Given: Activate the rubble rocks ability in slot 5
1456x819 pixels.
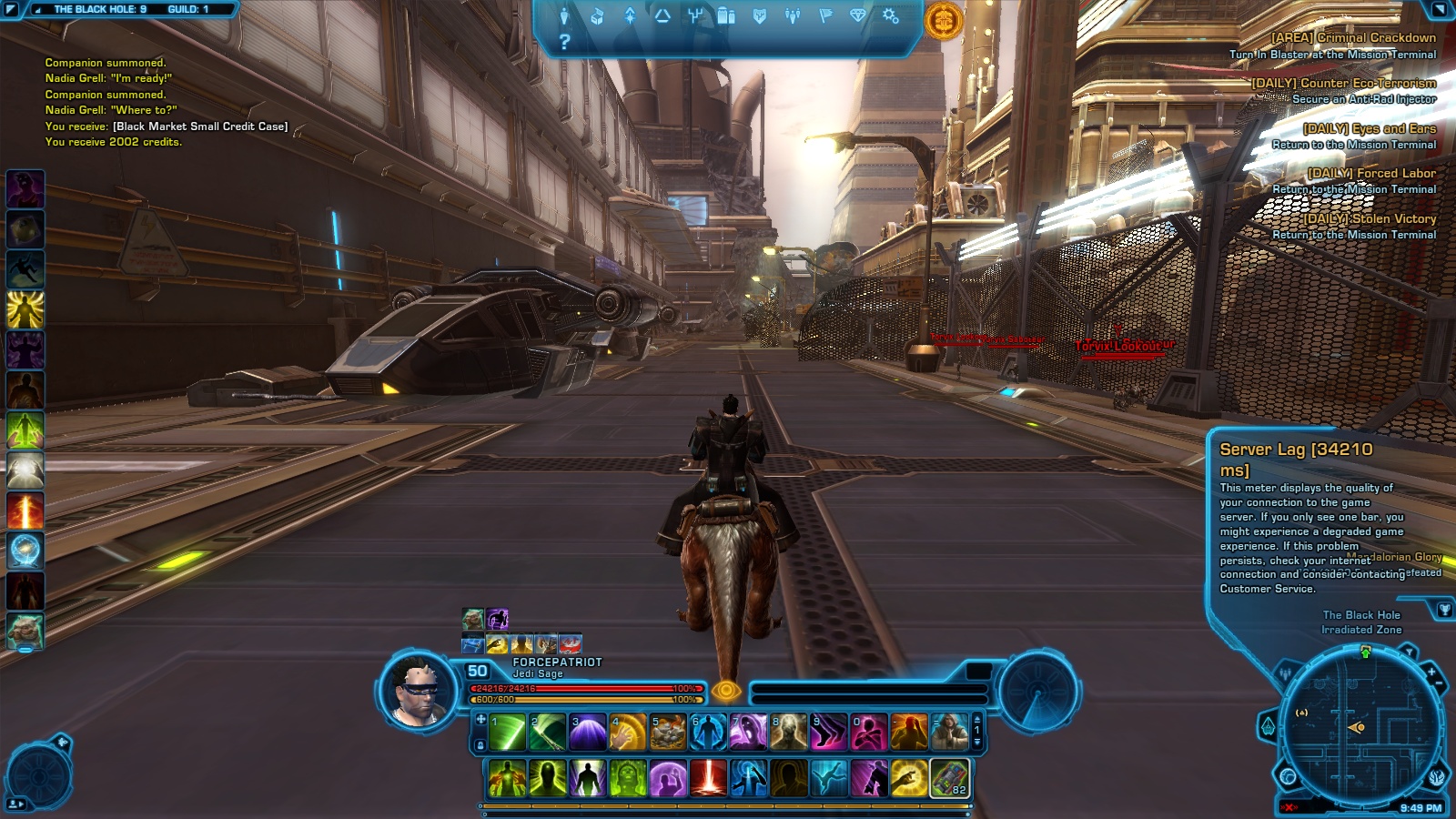Looking at the screenshot, I should [x=667, y=733].
